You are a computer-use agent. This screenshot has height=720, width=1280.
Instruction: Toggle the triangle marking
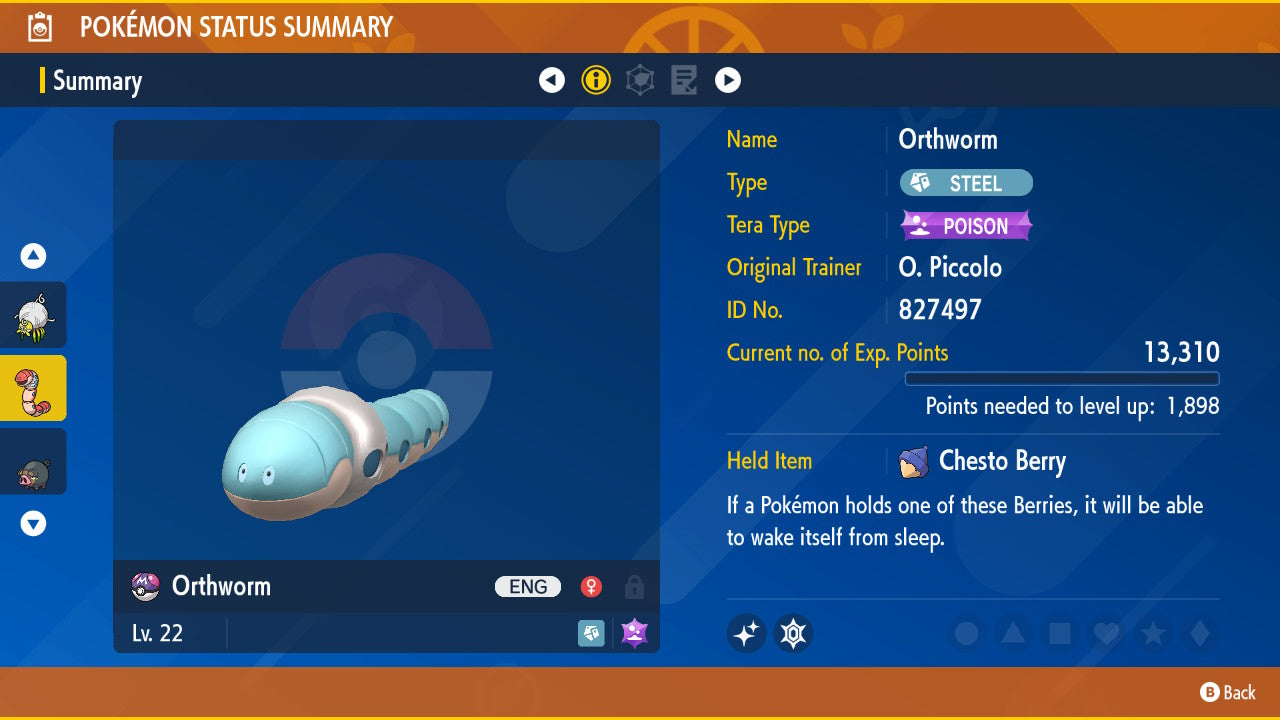1012,633
